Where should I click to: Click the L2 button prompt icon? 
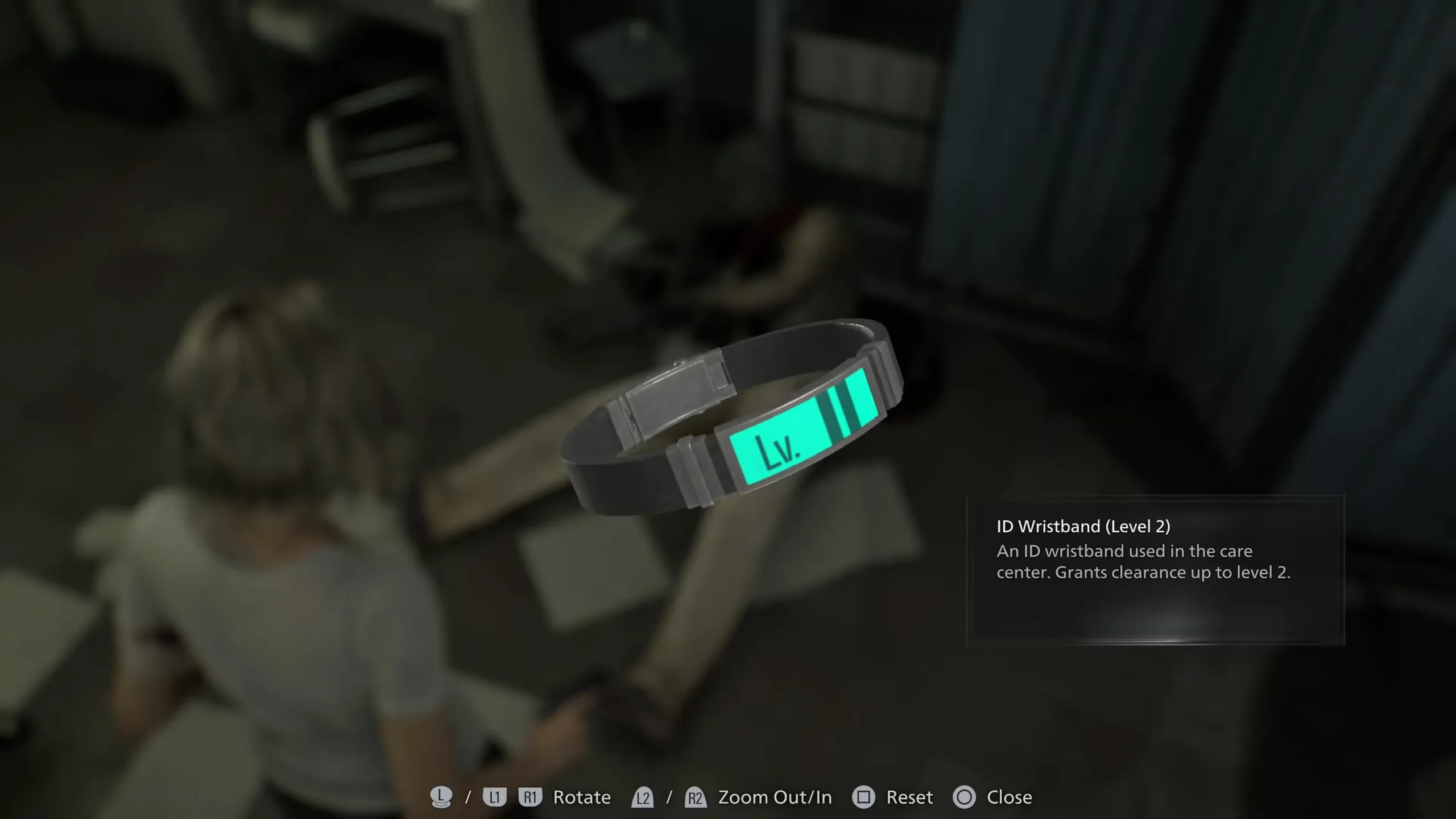coord(643,797)
